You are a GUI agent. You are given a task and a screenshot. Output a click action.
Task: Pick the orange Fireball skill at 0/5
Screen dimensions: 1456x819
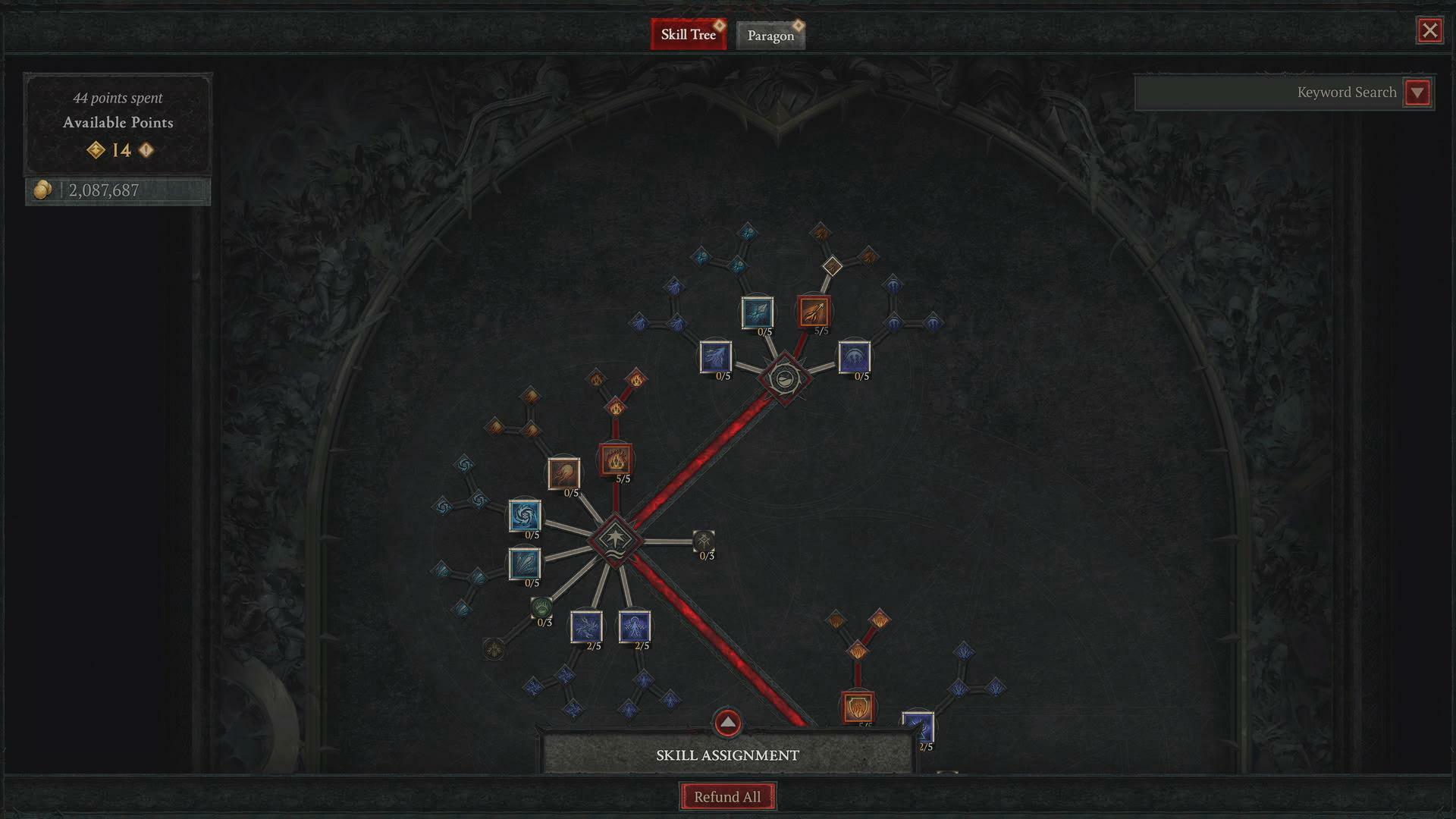point(563,474)
